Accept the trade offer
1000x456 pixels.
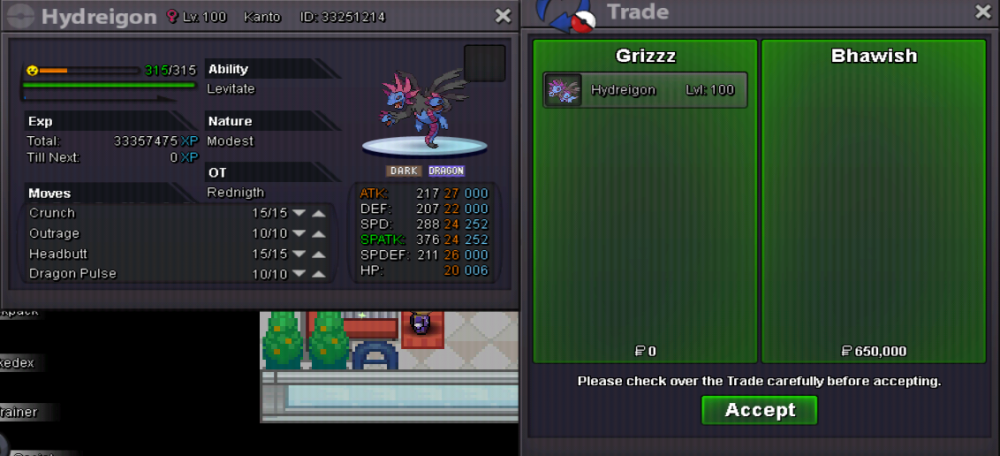759,410
